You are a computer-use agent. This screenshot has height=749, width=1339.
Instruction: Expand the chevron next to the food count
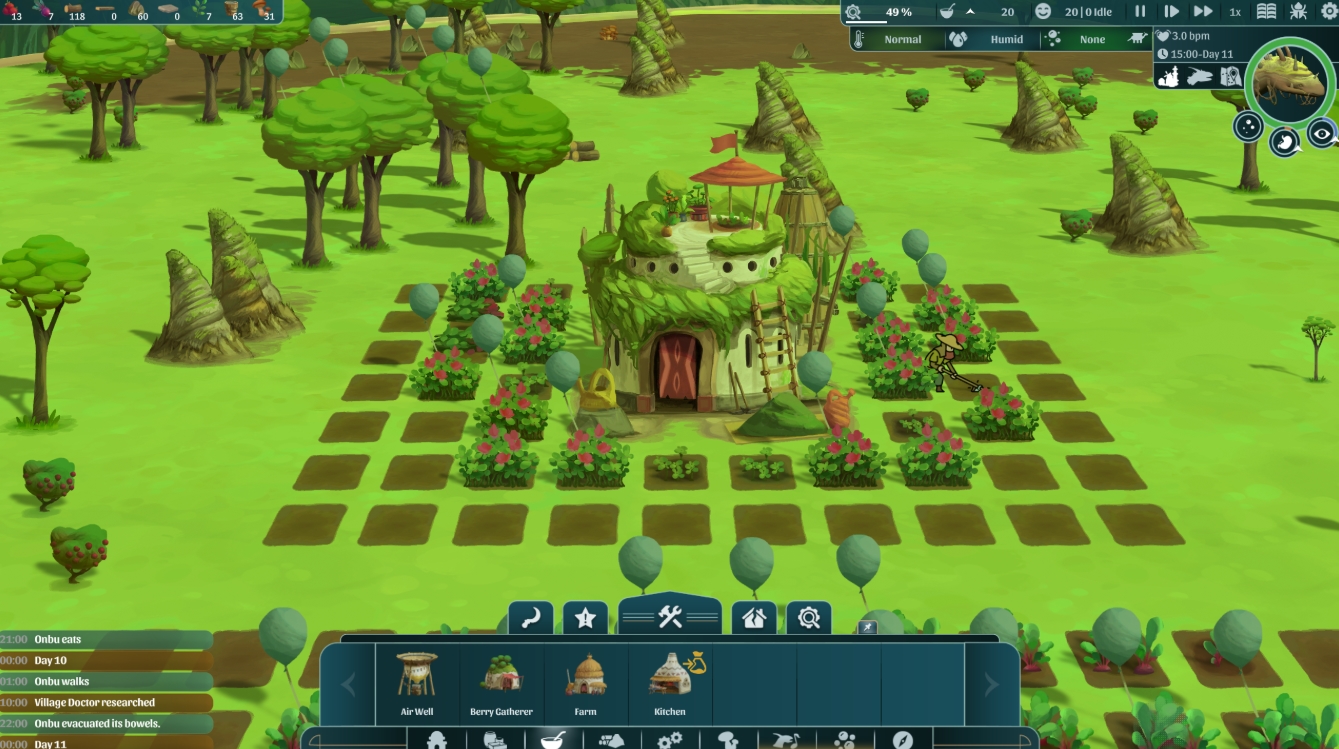pyautogui.click(x=971, y=11)
